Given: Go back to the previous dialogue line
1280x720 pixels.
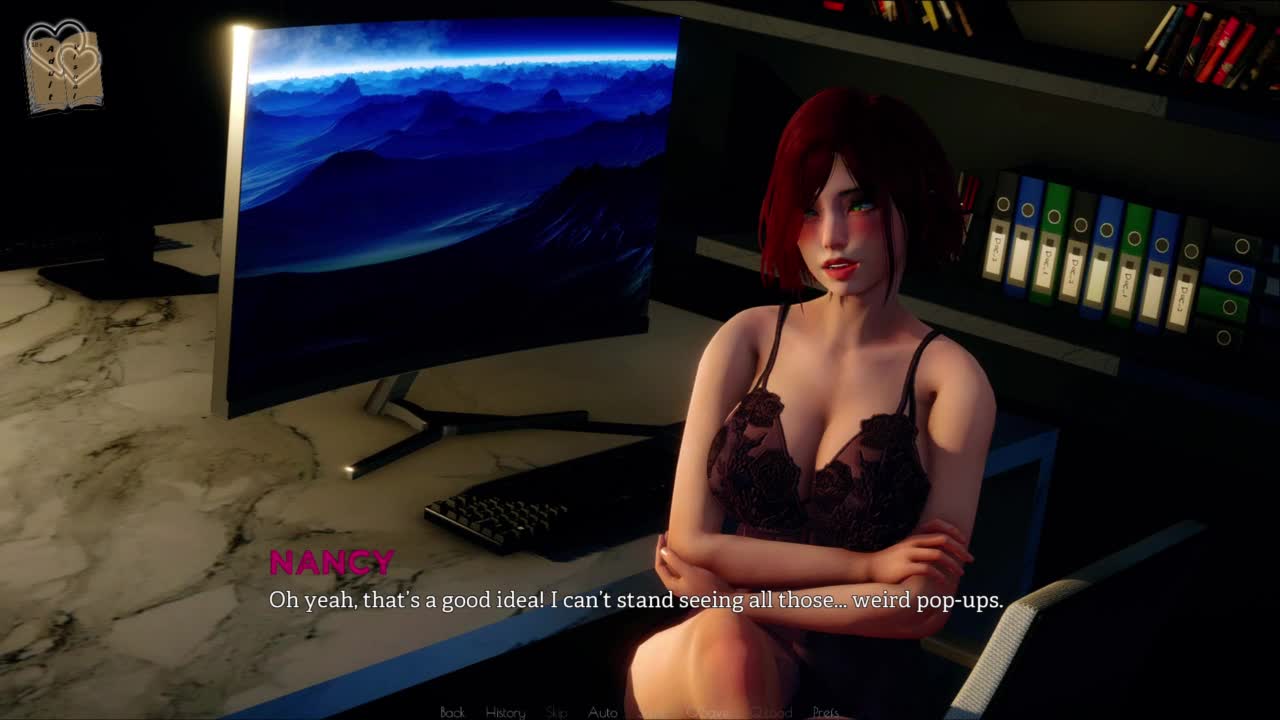Looking at the screenshot, I should click(452, 712).
